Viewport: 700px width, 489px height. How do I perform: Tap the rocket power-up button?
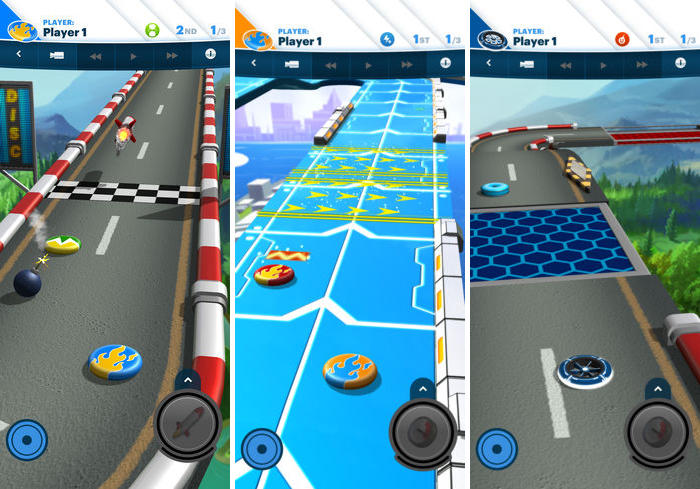coord(189,424)
